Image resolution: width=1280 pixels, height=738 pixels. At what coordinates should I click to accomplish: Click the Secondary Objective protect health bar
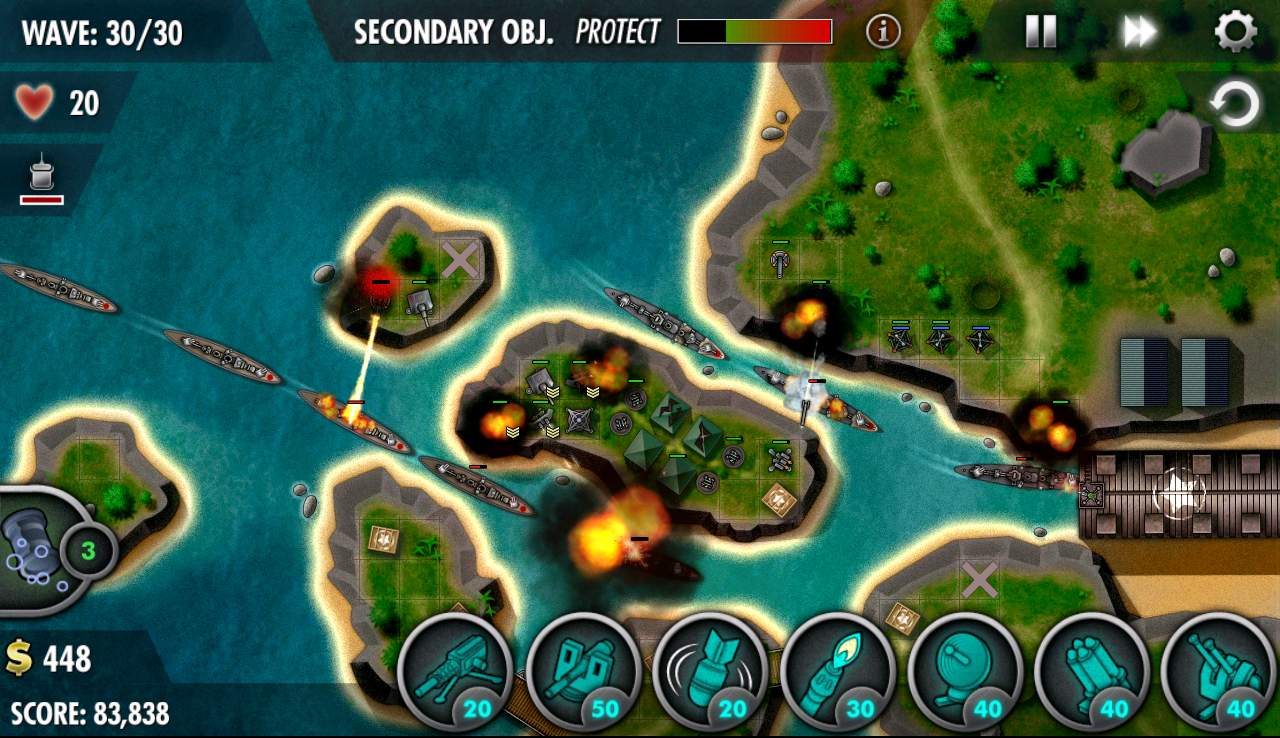[755, 32]
